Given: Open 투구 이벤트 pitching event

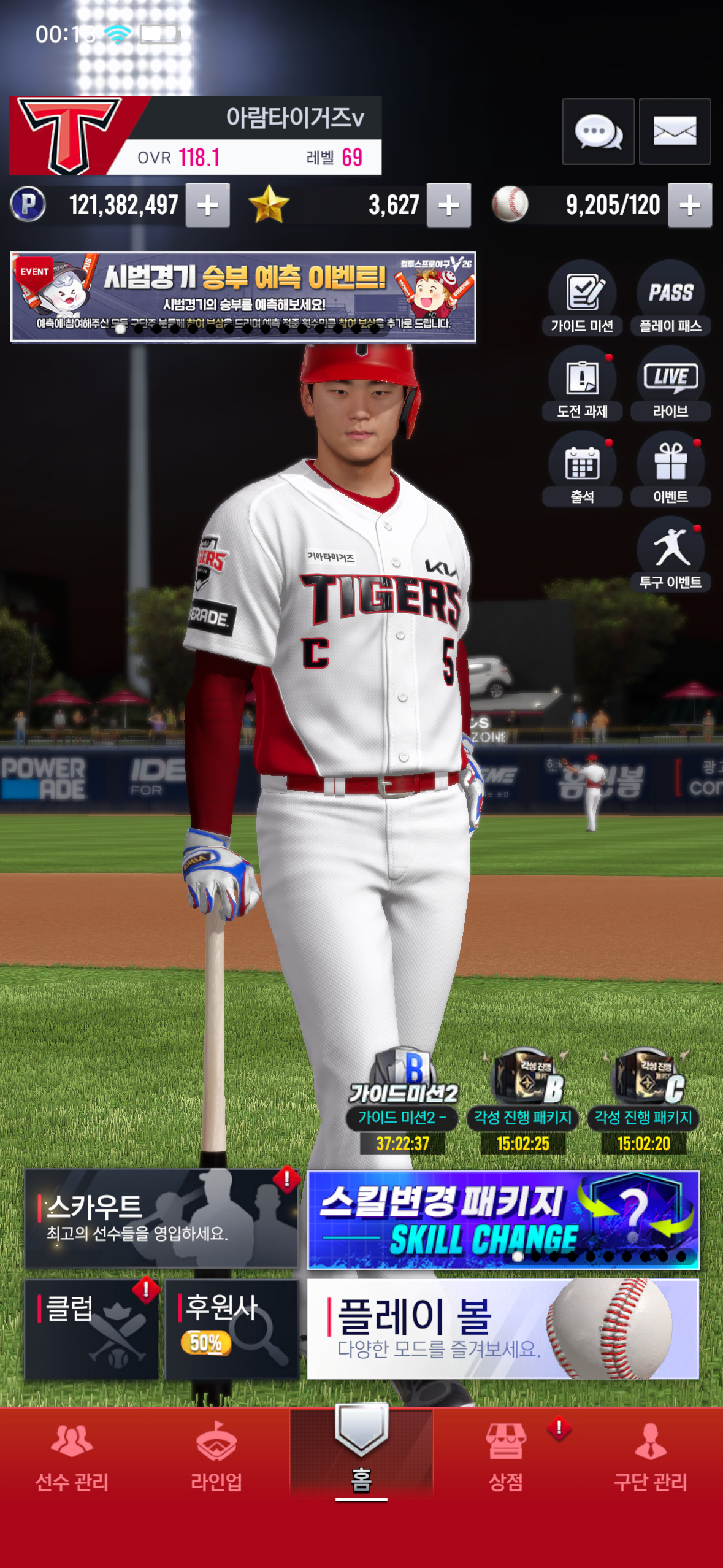Looking at the screenshot, I should click(670, 554).
